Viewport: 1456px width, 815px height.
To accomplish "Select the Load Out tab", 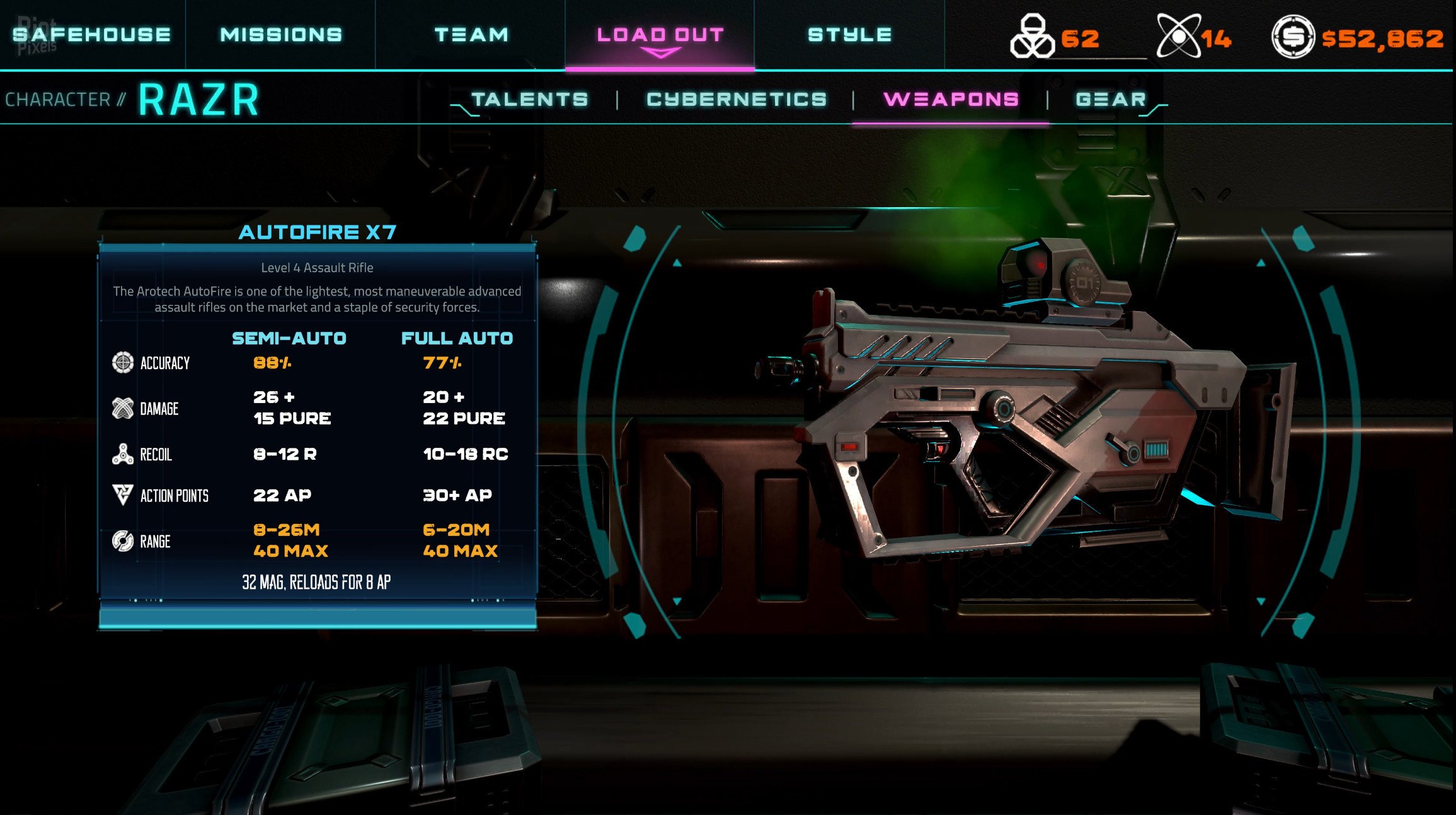I will pos(660,35).
